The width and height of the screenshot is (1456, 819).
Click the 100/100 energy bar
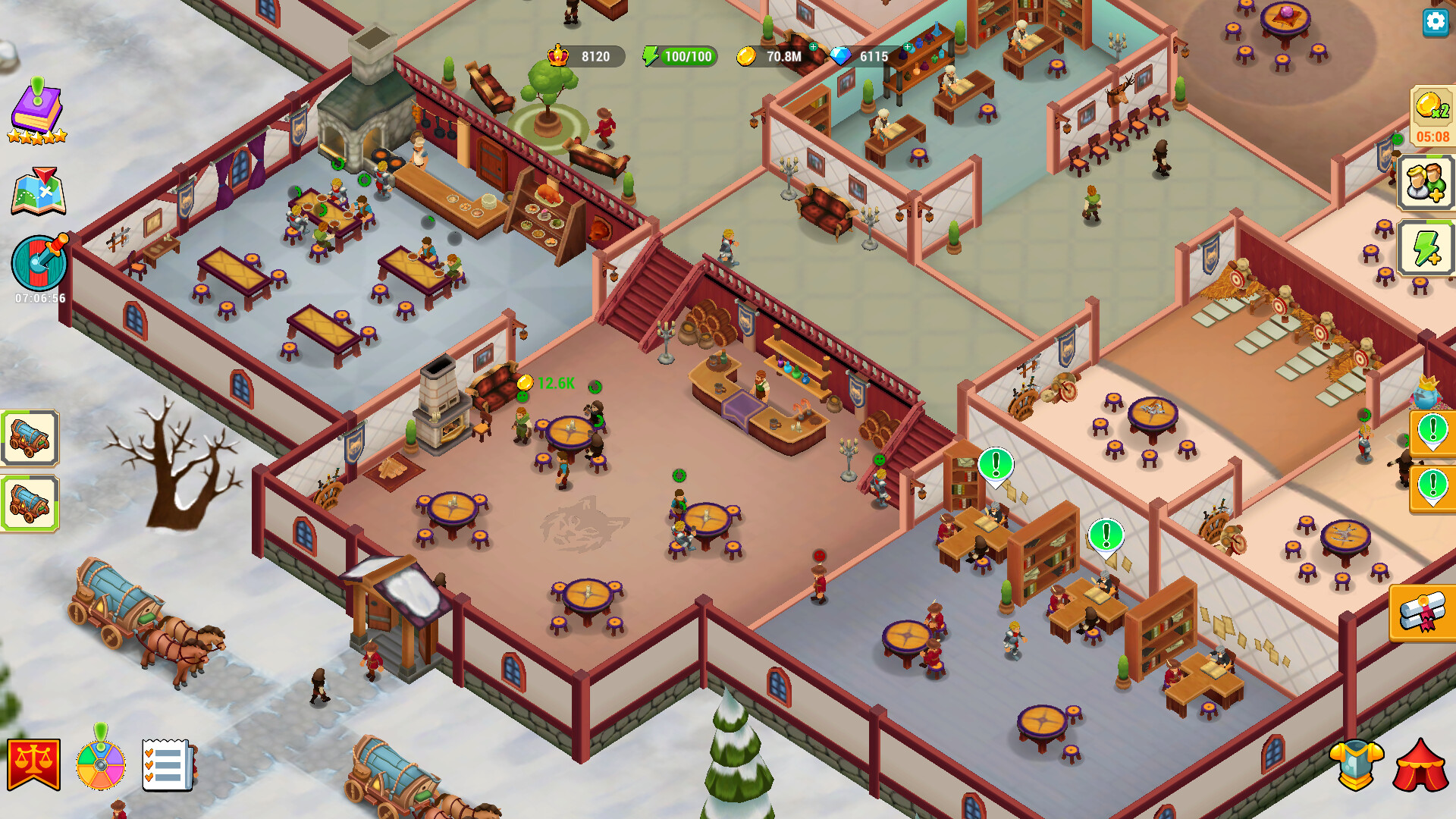pos(680,55)
